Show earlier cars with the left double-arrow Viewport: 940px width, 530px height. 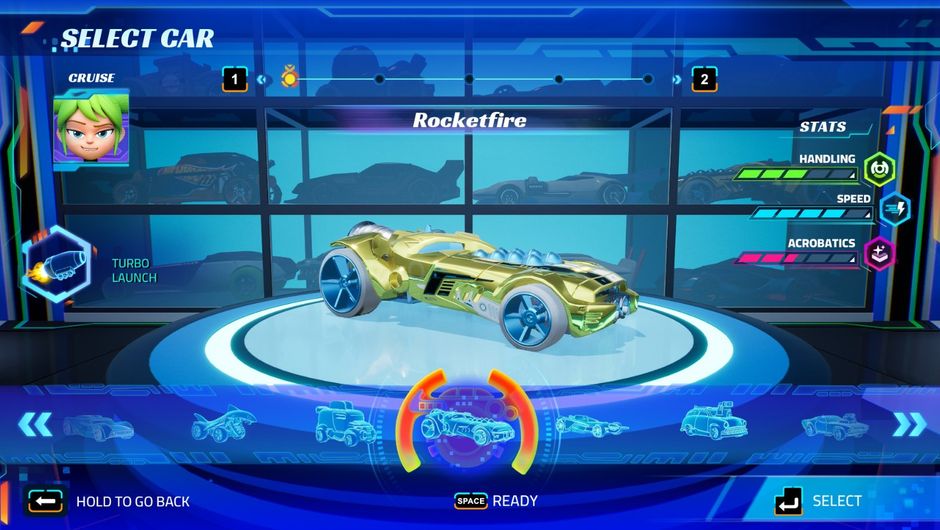[x=35, y=424]
